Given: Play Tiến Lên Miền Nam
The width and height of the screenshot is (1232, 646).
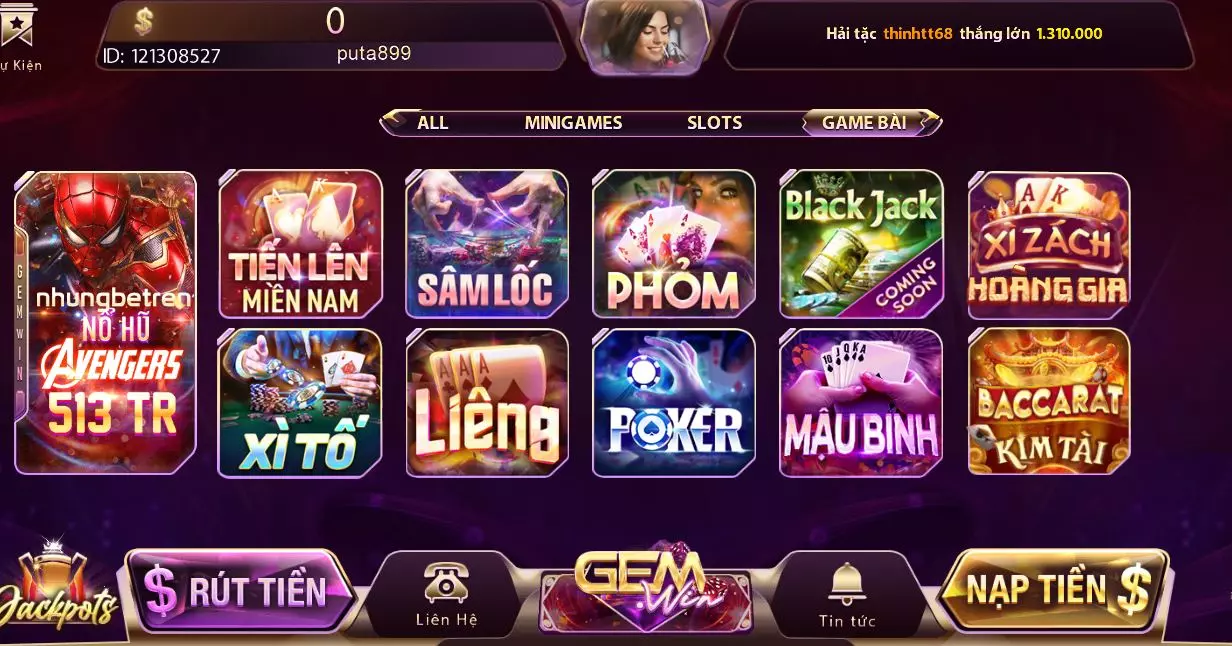Looking at the screenshot, I should click(x=300, y=245).
